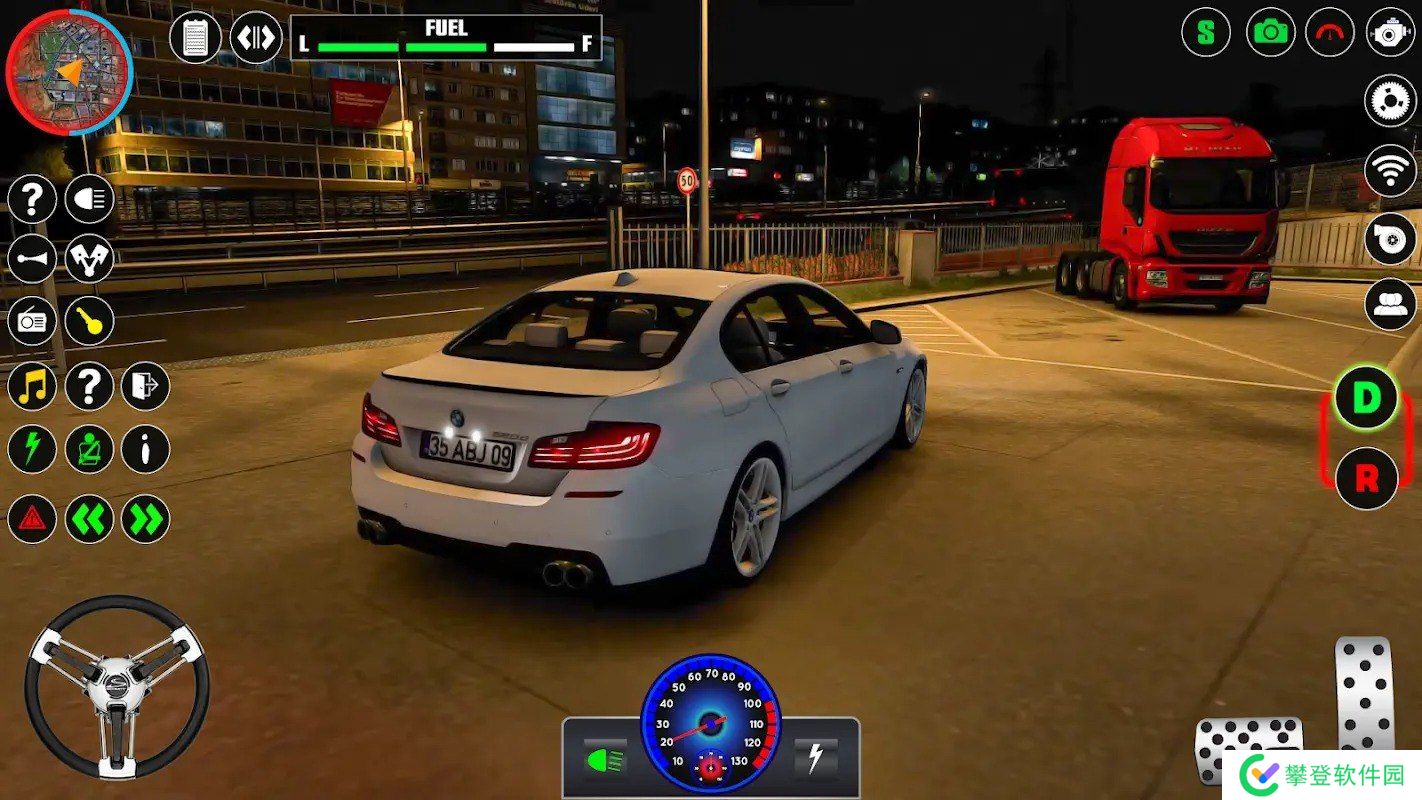Open the clipboard checklist icon
This screenshot has height=800, width=1422.
[195, 38]
